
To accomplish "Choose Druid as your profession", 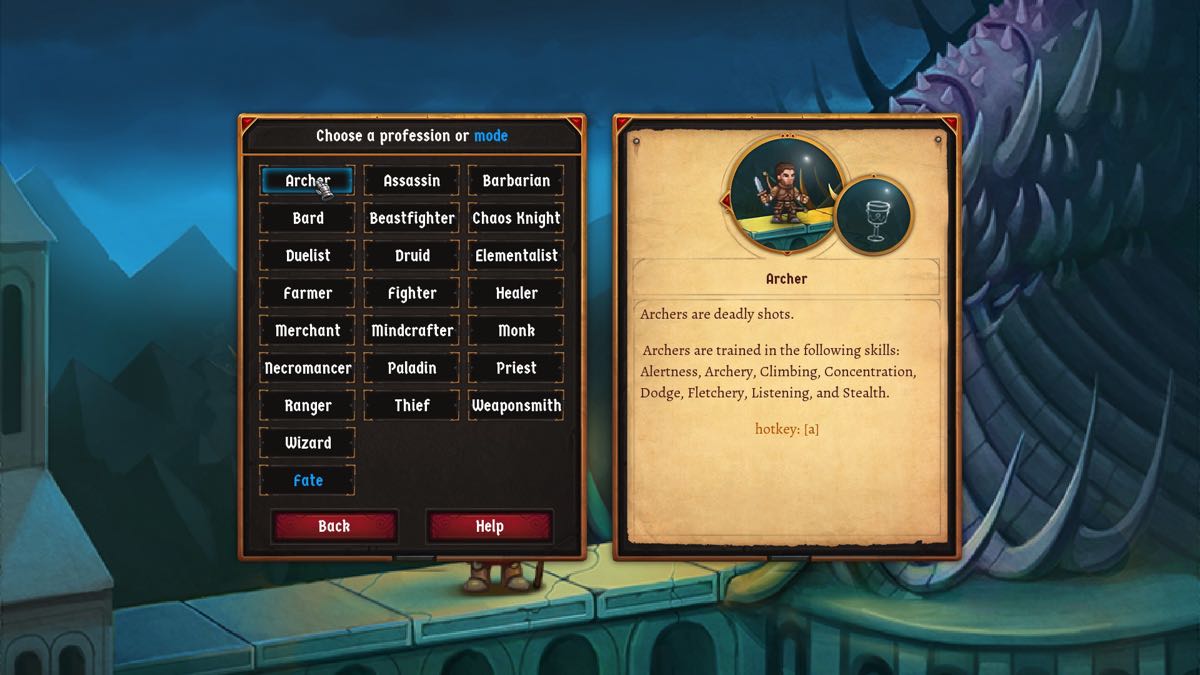I will (412, 256).
